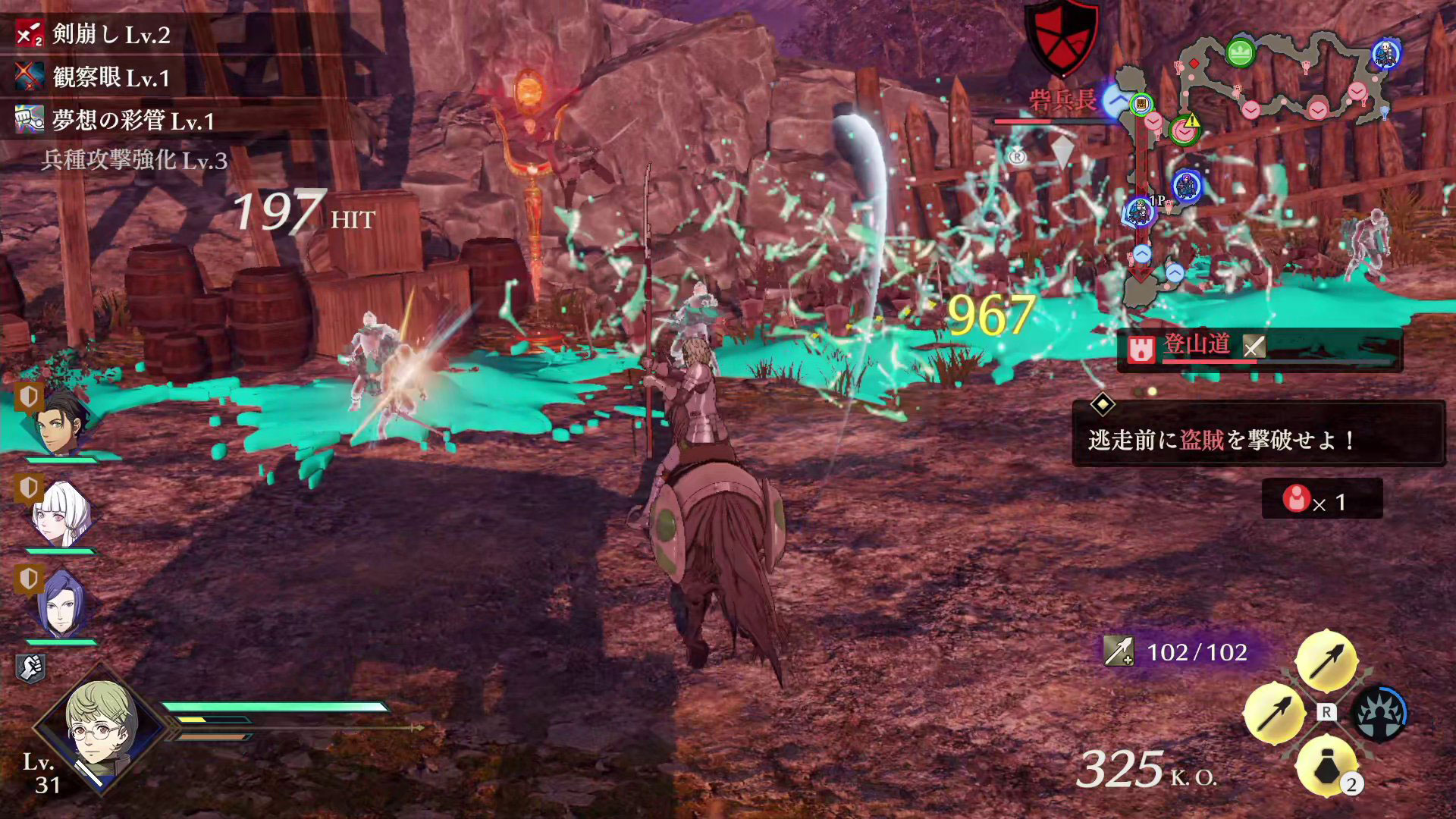Switch to Claude's party portrait
The width and height of the screenshot is (1456, 819).
click(61, 422)
